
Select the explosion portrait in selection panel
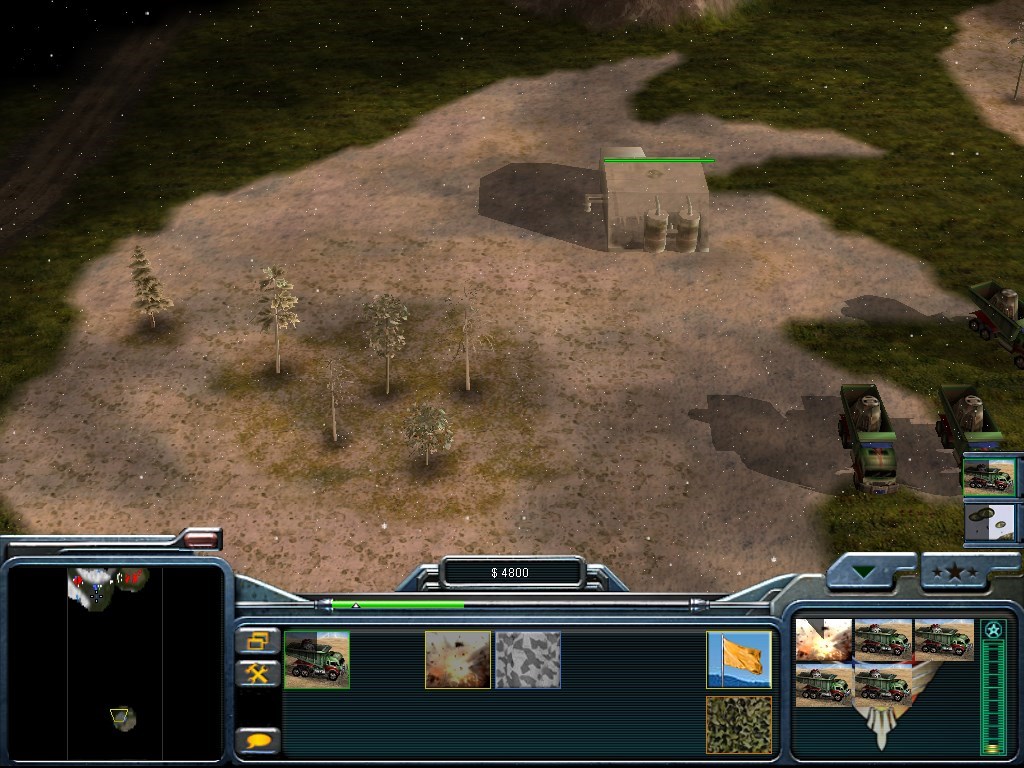tap(823, 640)
